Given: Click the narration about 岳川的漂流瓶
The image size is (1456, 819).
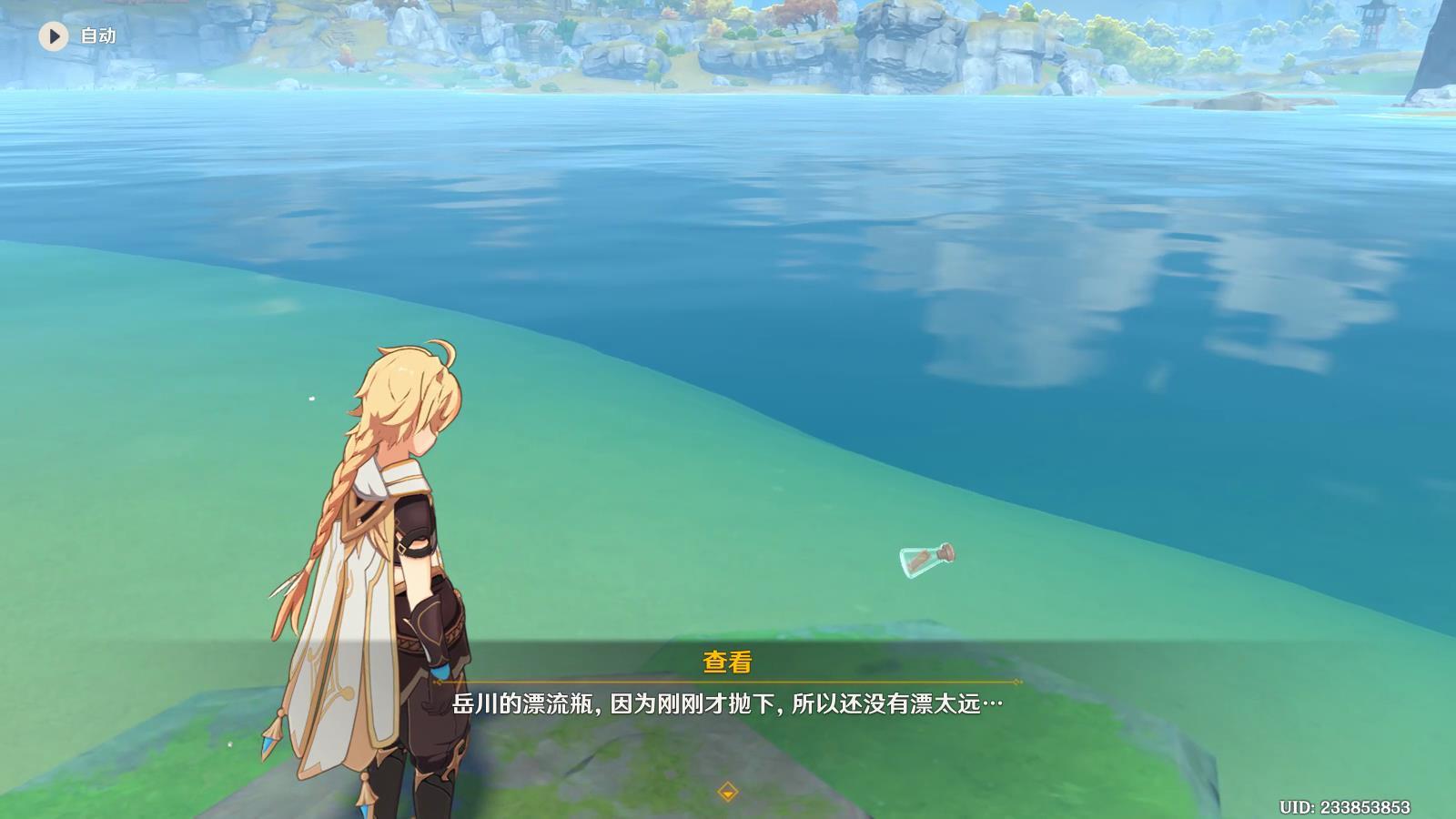Looking at the screenshot, I should click(x=728, y=702).
